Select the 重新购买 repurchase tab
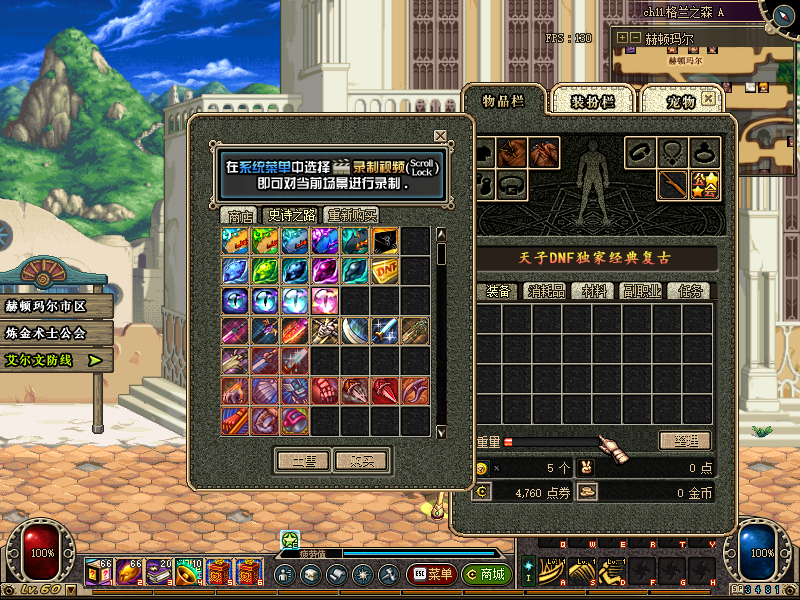Image resolution: width=800 pixels, height=600 pixels. 352,215
